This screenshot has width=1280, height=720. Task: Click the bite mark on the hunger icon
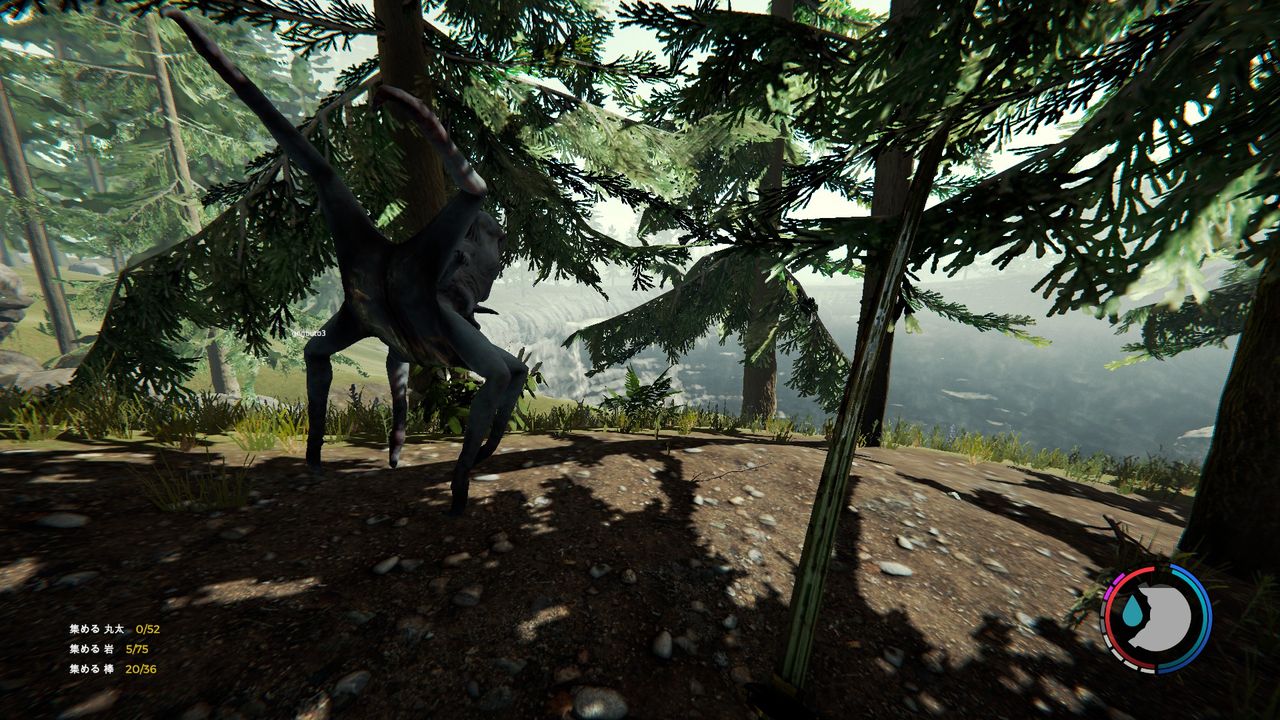[1148, 606]
